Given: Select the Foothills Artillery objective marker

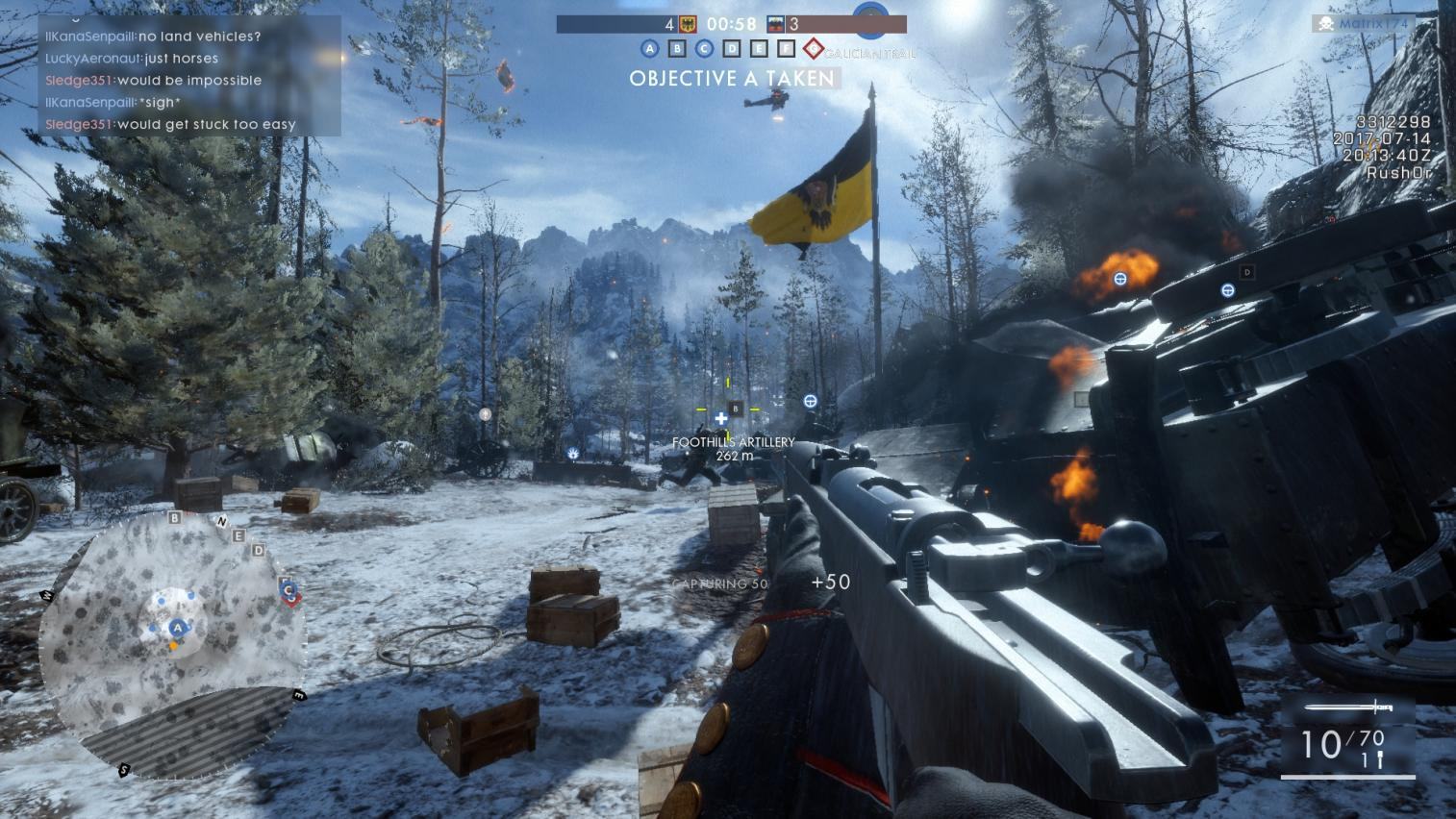Looking at the screenshot, I should (736, 409).
